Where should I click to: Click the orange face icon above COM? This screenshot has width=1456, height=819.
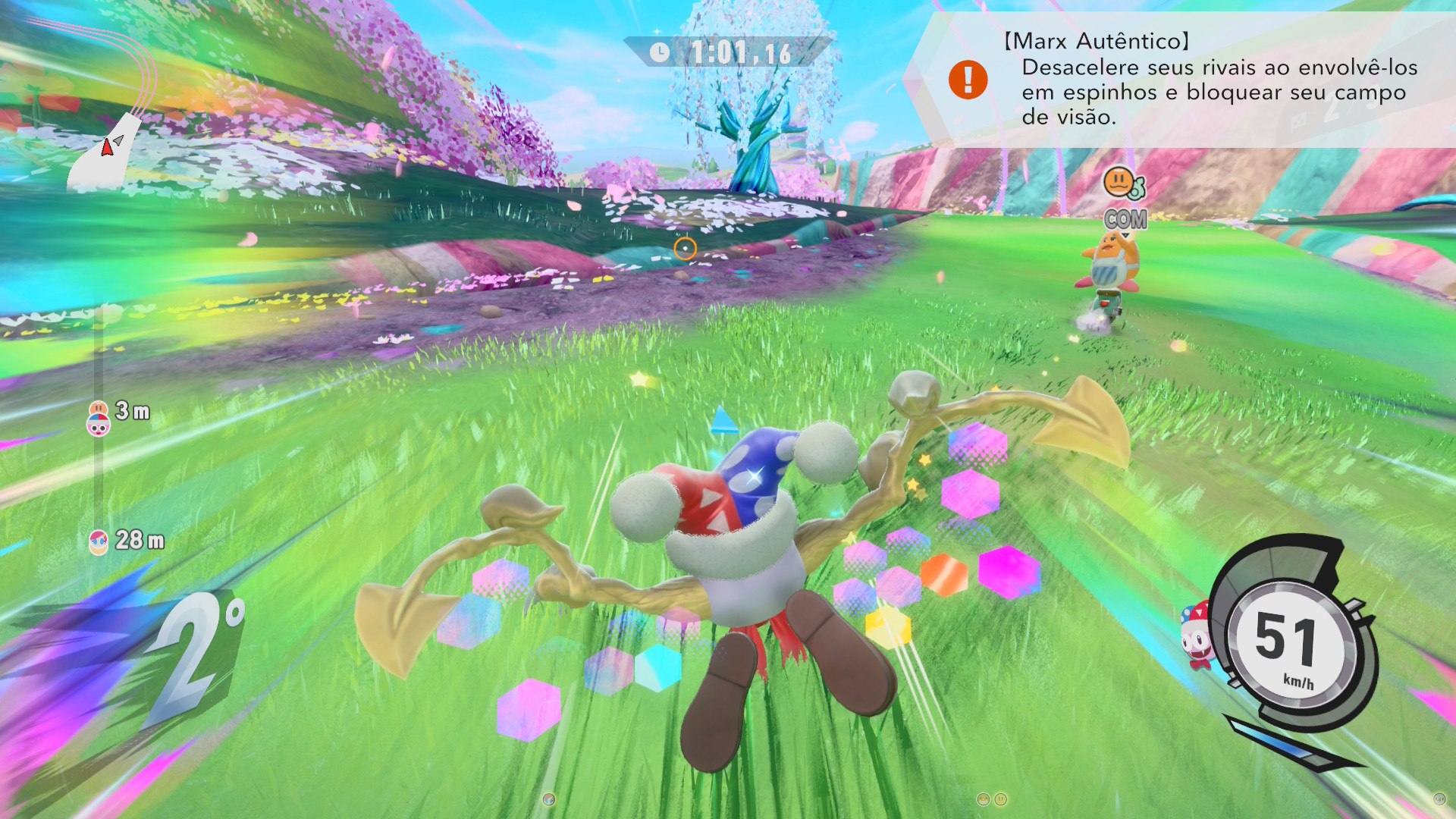pos(1119,183)
